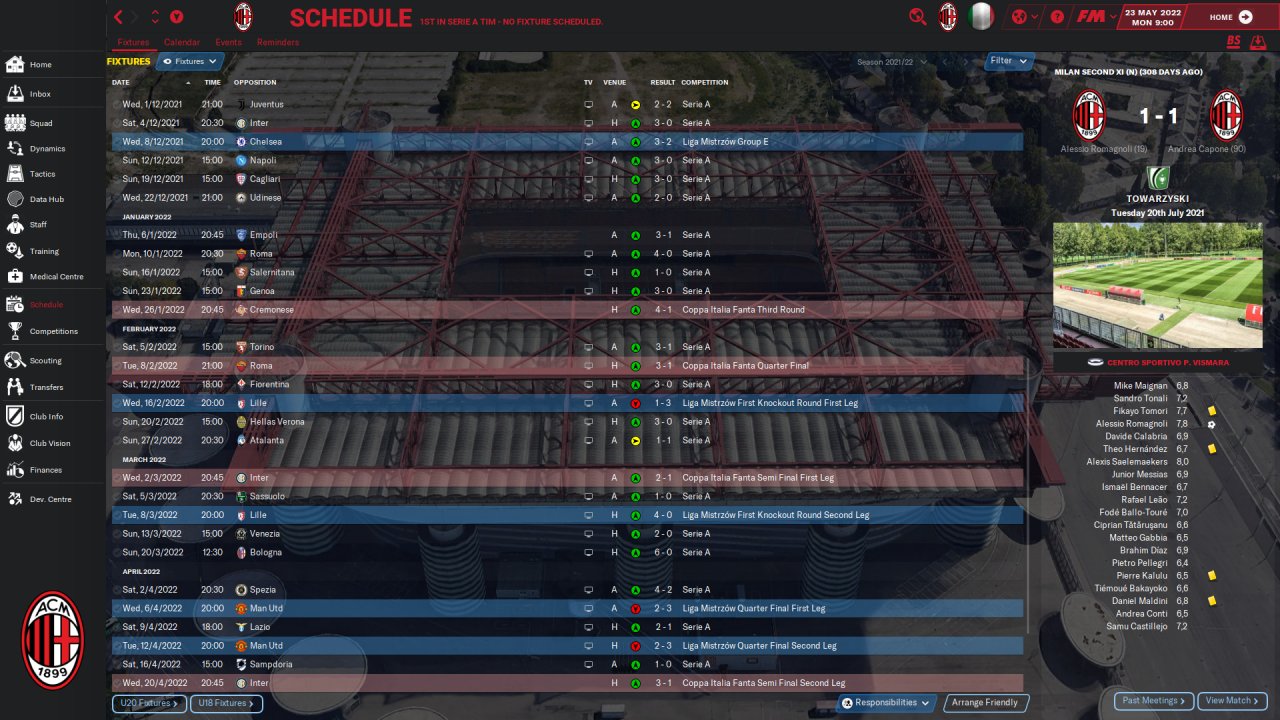Switch to the Calendar tab
This screenshot has width=1280, height=720.
tap(181, 43)
